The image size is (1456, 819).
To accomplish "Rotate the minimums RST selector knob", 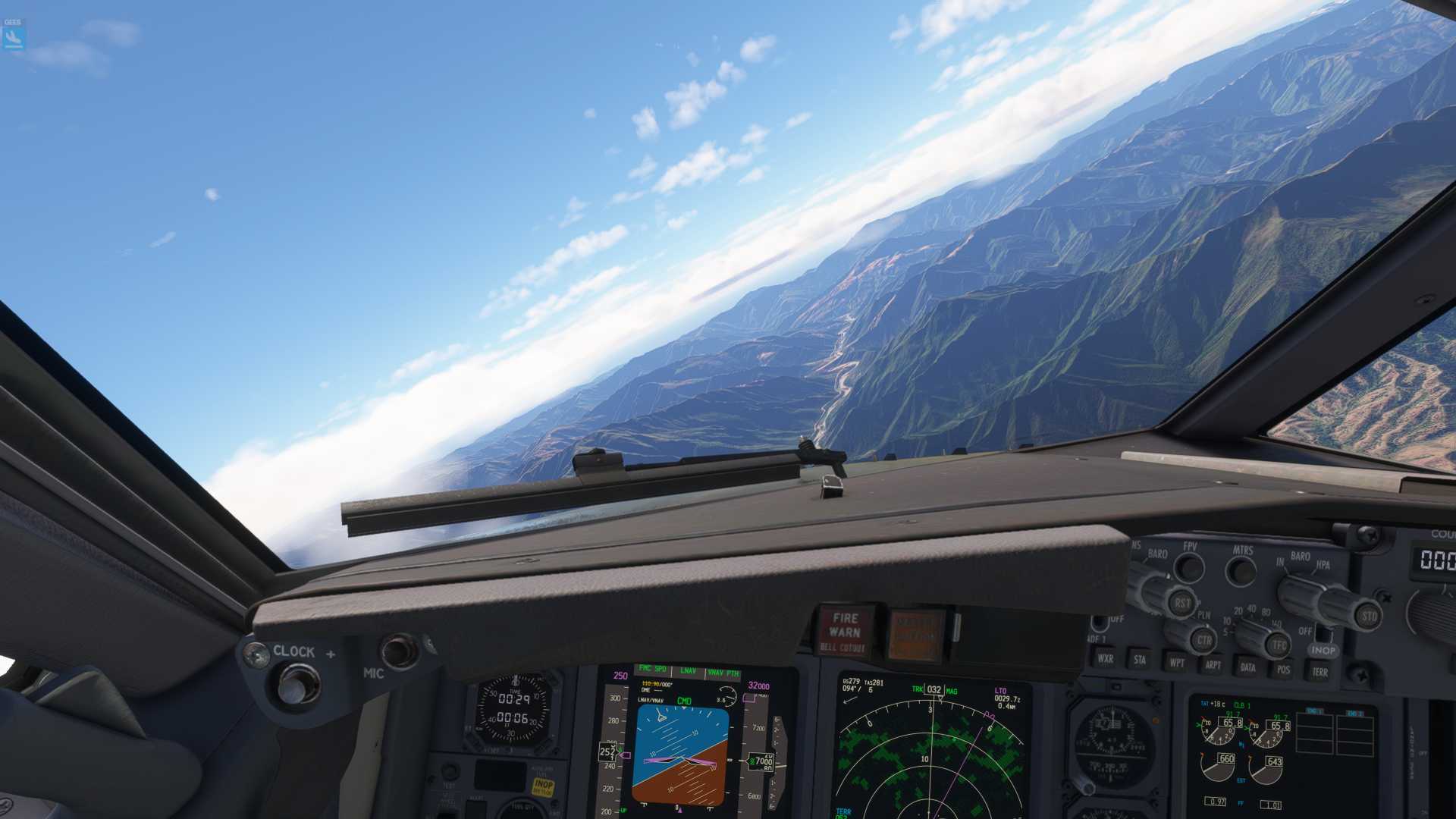I will (1183, 603).
